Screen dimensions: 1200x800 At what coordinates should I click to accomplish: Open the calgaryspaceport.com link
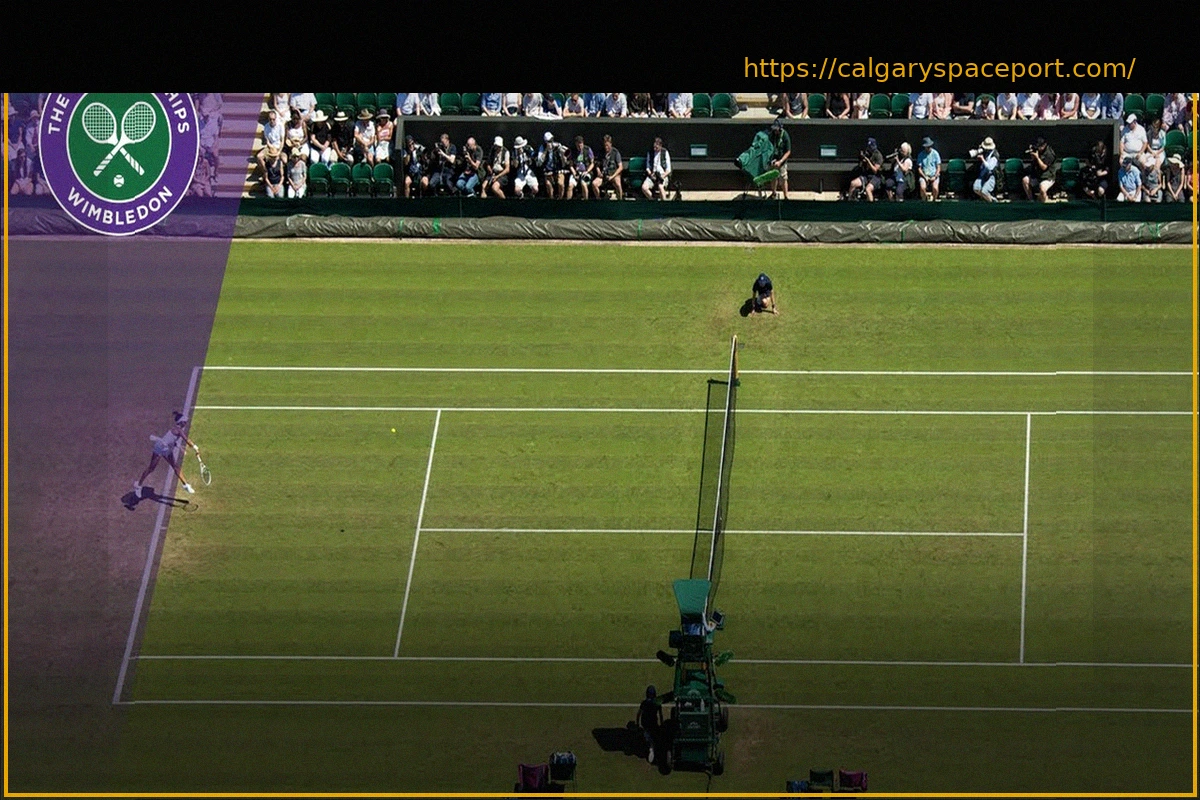pos(939,69)
